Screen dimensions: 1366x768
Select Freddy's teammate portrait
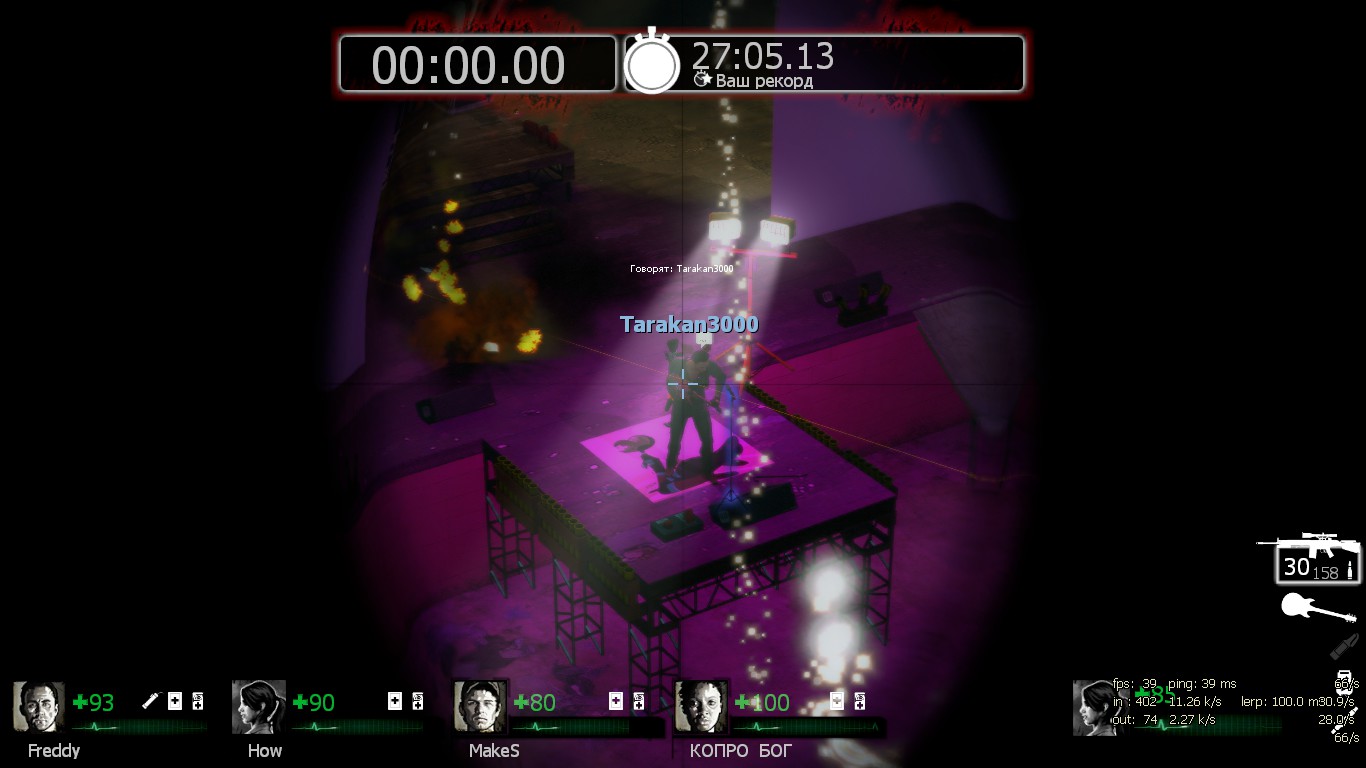point(39,707)
